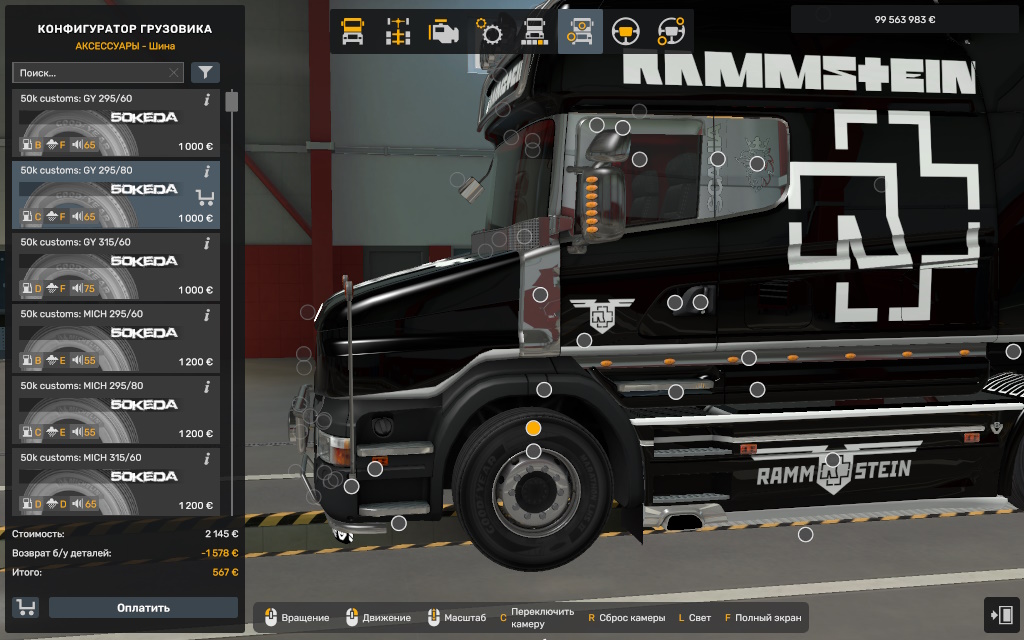Viewport: 1024px width, 640px height.
Task: Open the engine category tab
Action: tap(445, 32)
